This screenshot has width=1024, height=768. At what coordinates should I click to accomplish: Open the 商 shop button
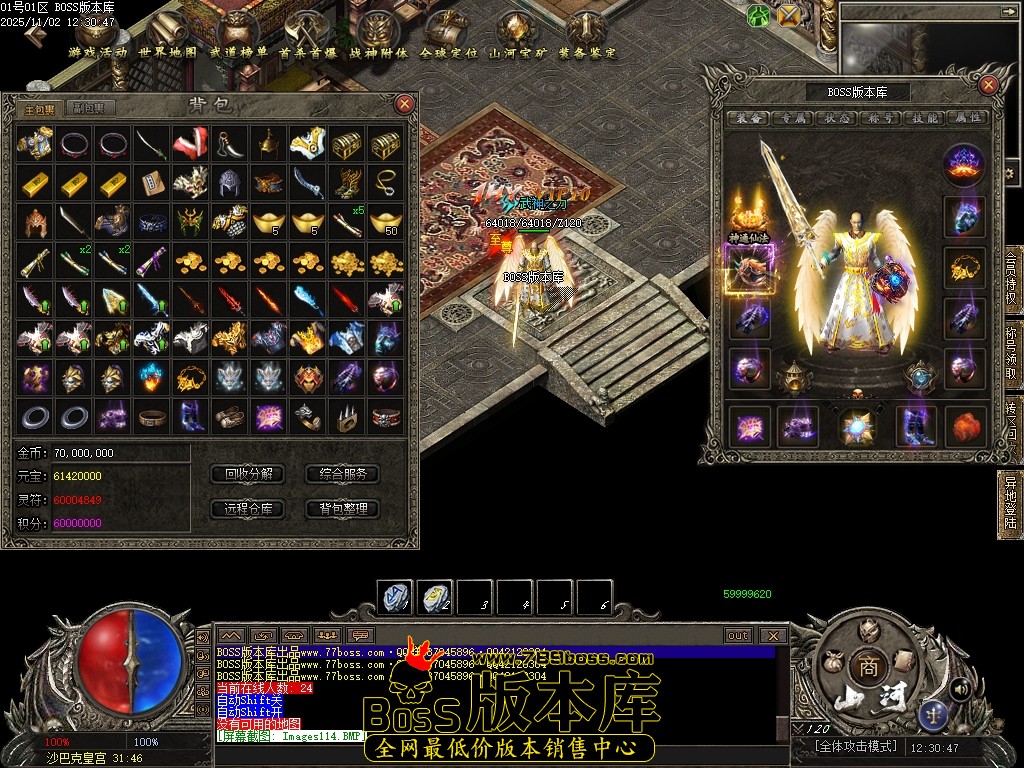point(865,666)
